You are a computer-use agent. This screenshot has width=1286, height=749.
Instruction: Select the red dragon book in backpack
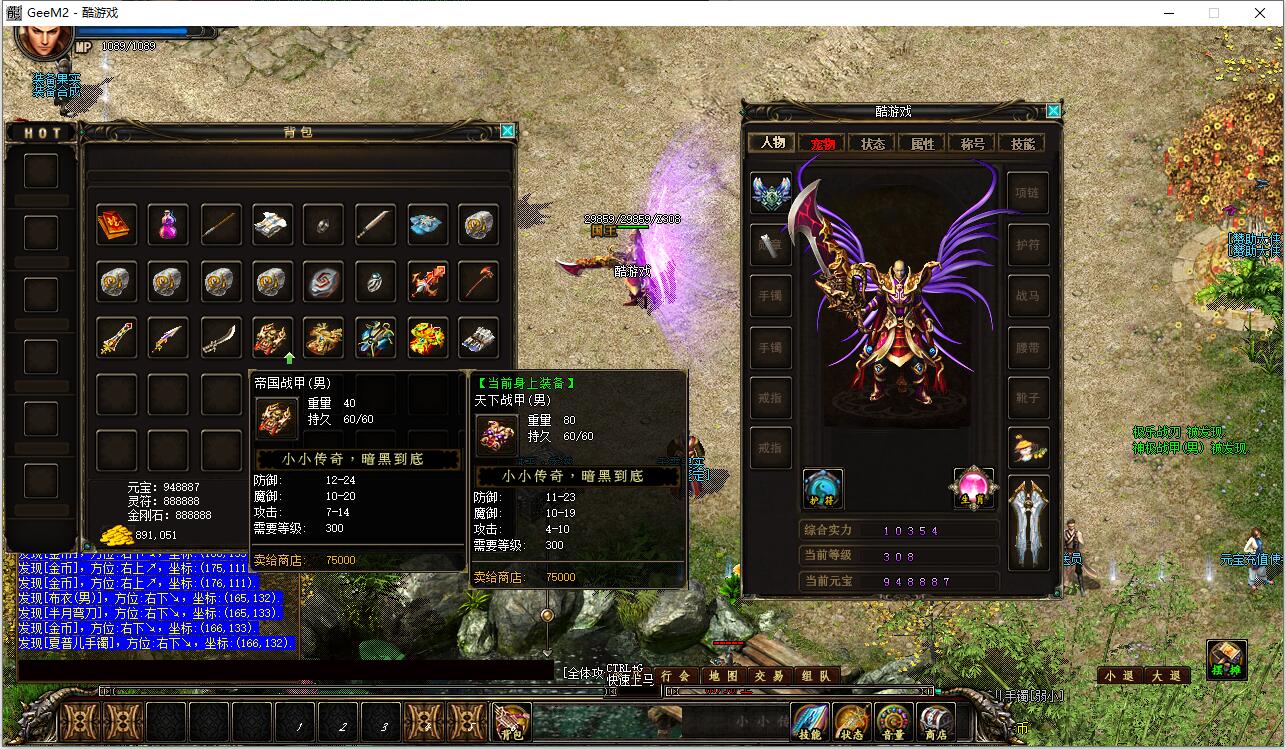pos(116,225)
